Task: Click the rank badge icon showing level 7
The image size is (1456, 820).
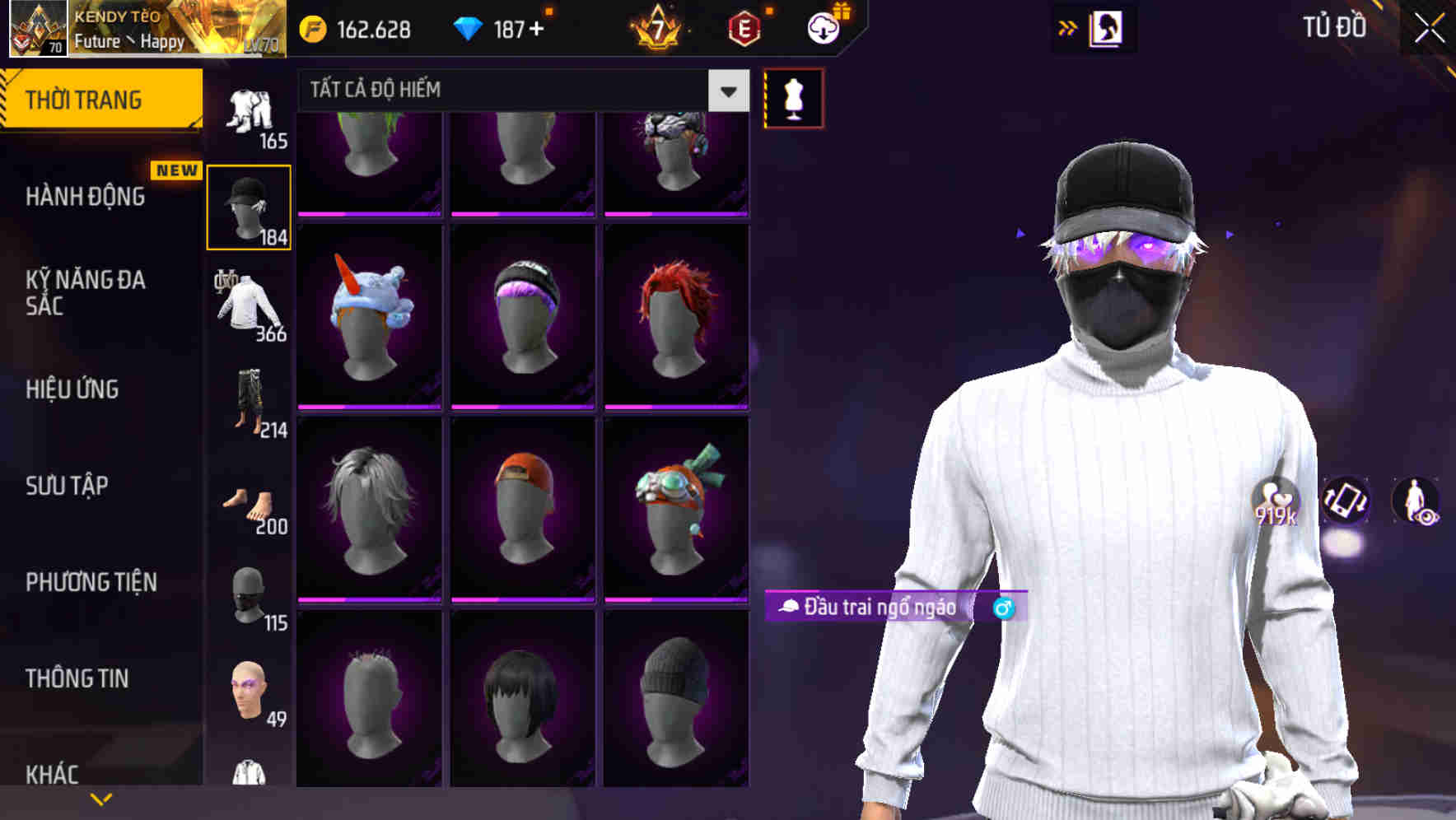Action: pyautogui.click(x=659, y=26)
